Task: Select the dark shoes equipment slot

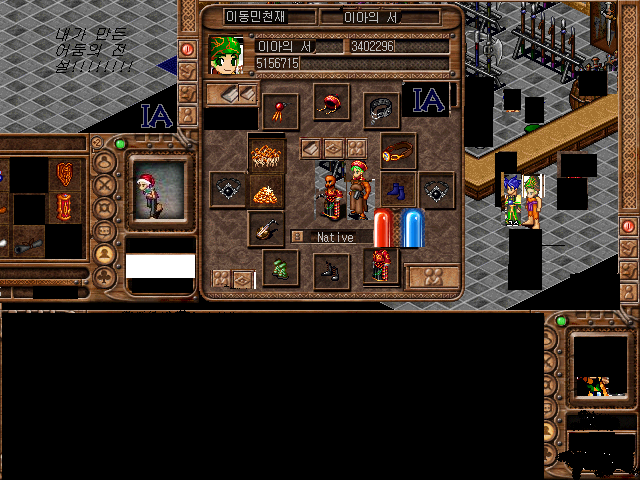Action: pyautogui.click(x=330, y=270)
